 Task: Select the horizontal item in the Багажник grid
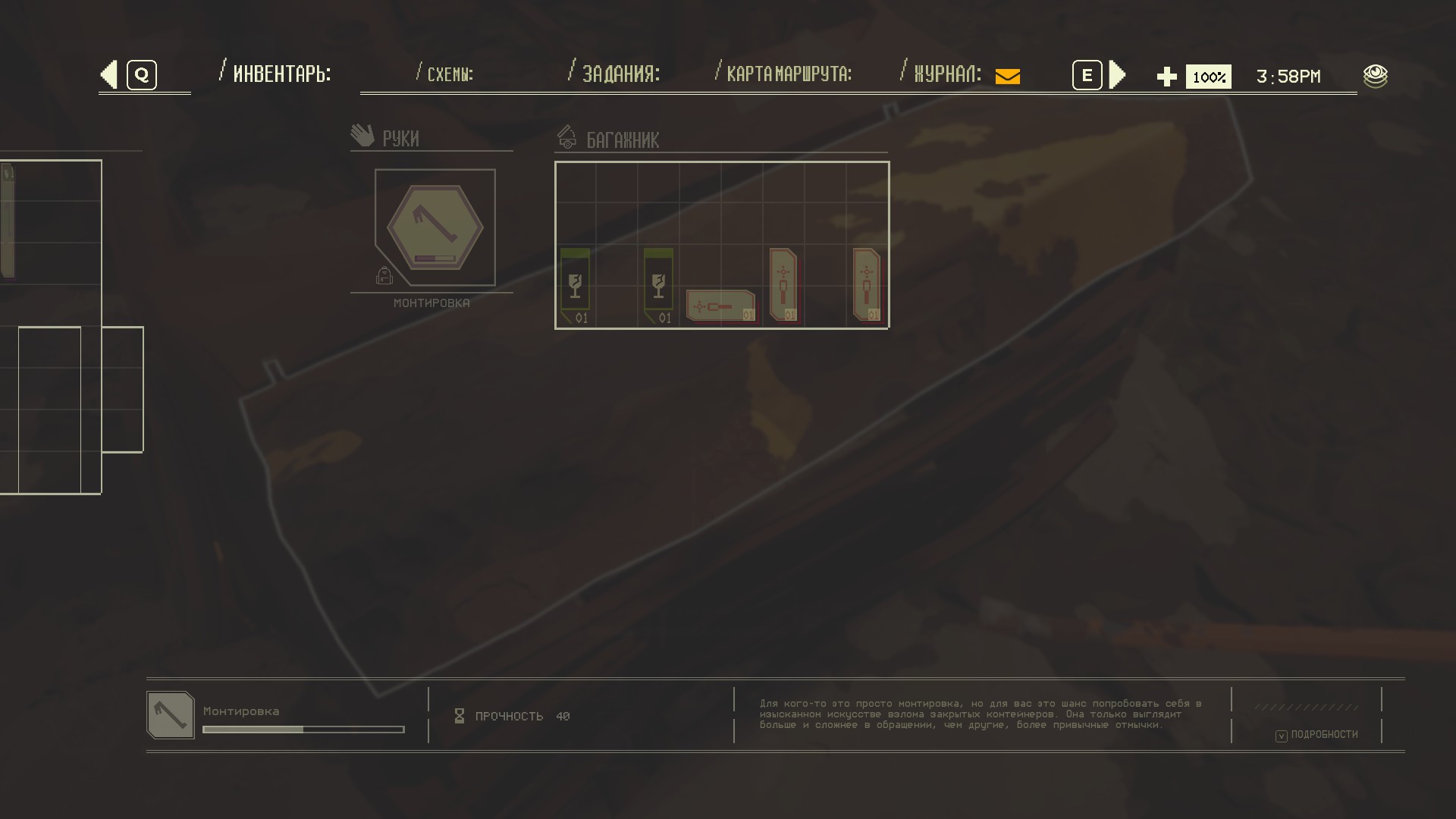pyautogui.click(x=720, y=306)
